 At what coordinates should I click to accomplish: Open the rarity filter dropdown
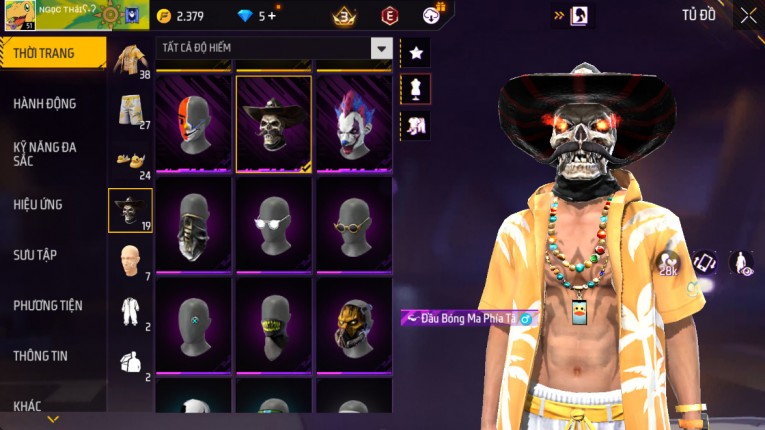pyautogui.click(x=381, y=48)
